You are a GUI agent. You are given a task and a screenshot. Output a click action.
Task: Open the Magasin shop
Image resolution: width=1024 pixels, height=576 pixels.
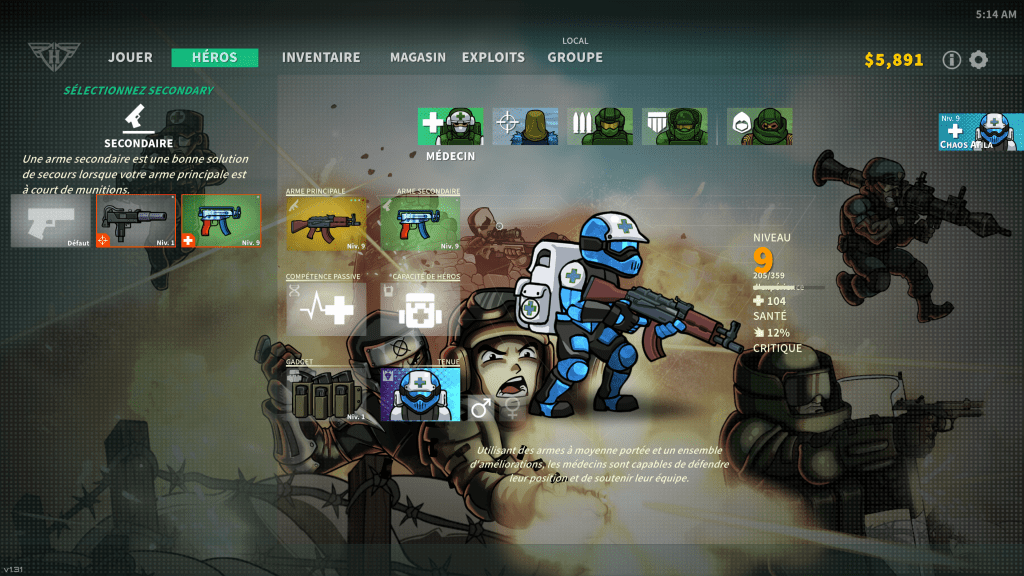point(418,58)
